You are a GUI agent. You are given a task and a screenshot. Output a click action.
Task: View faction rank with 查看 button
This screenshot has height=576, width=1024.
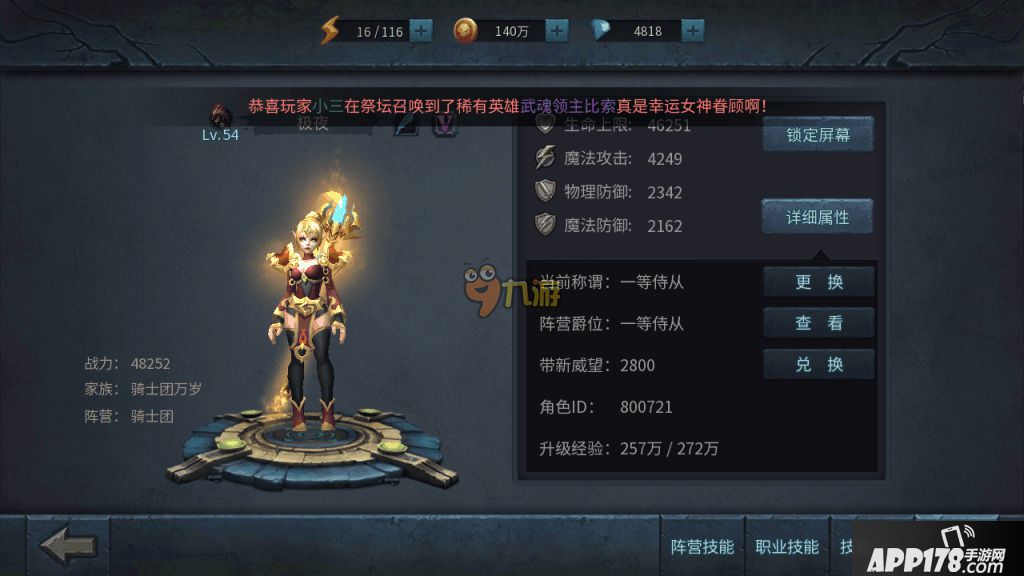click(x=819, y=323)
